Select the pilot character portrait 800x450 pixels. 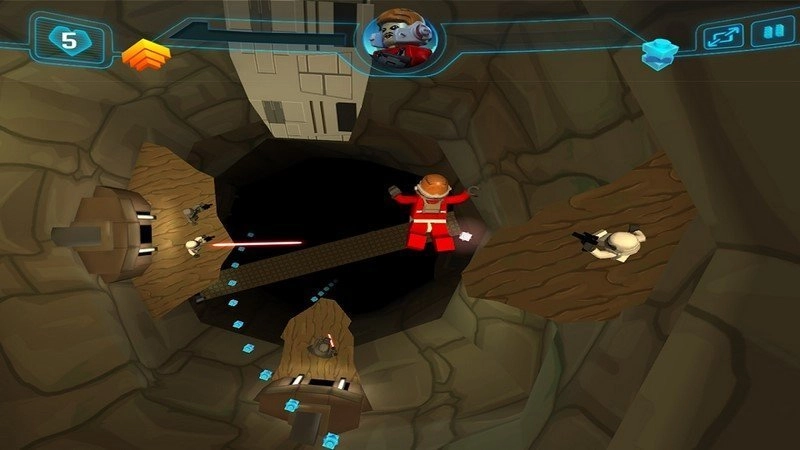click(x=401, y=40)
